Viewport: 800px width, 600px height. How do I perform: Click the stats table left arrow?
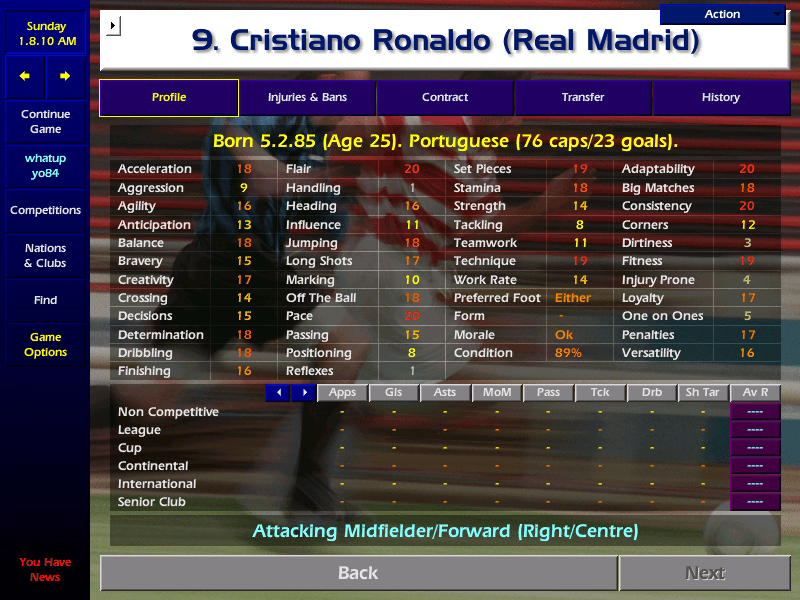coord(278,393)
